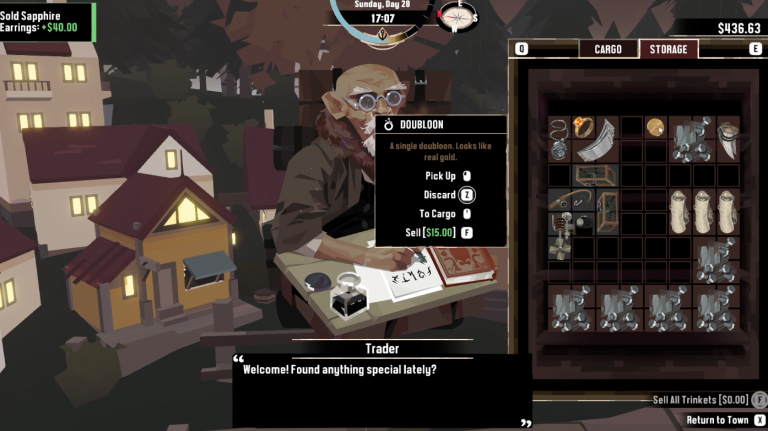Click Sell All Trinkets
Viewport: 768px width, 431px height.
[x=702, y=400]
